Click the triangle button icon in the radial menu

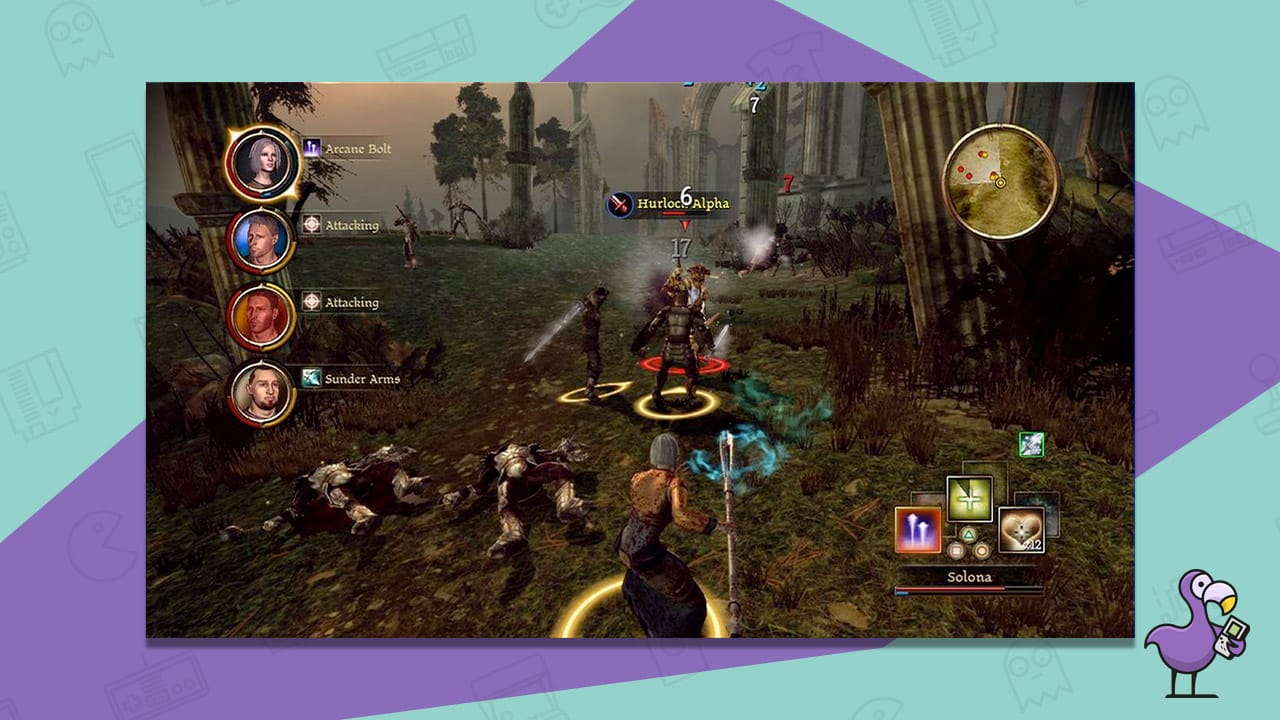click(x=968, y=534)
